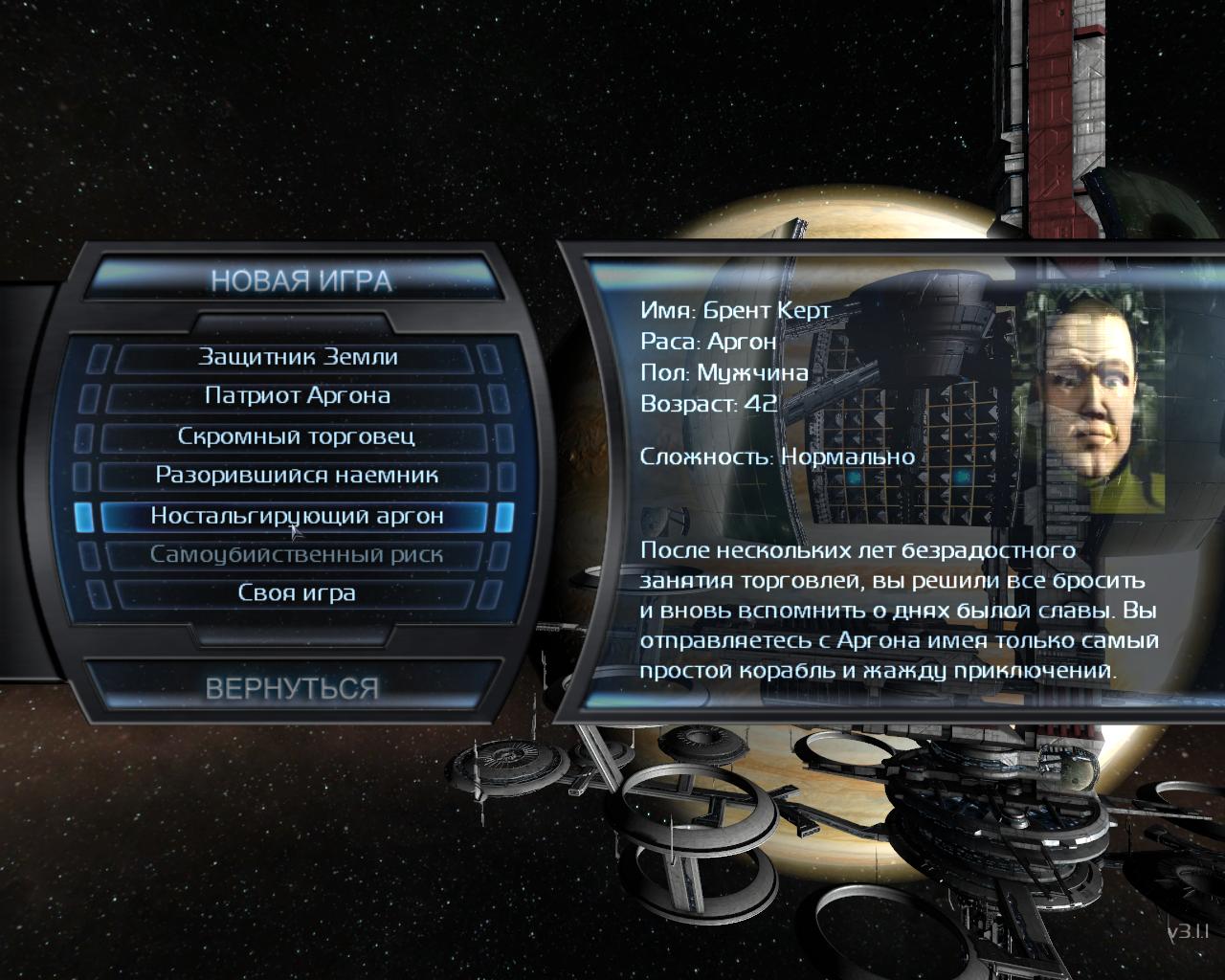Select Разорившийся наемник start option

(297, 476)
